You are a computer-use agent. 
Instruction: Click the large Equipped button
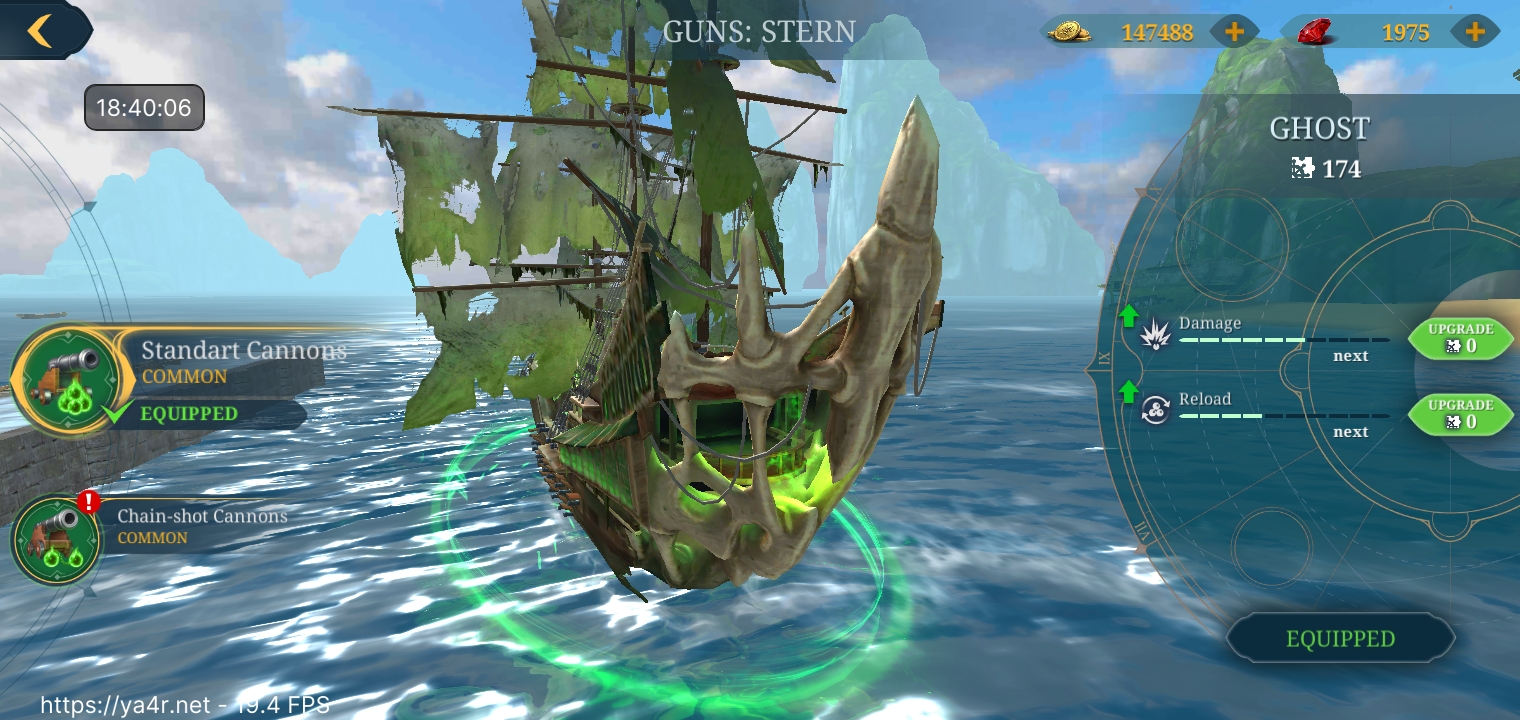click(x=1340, y=639)
